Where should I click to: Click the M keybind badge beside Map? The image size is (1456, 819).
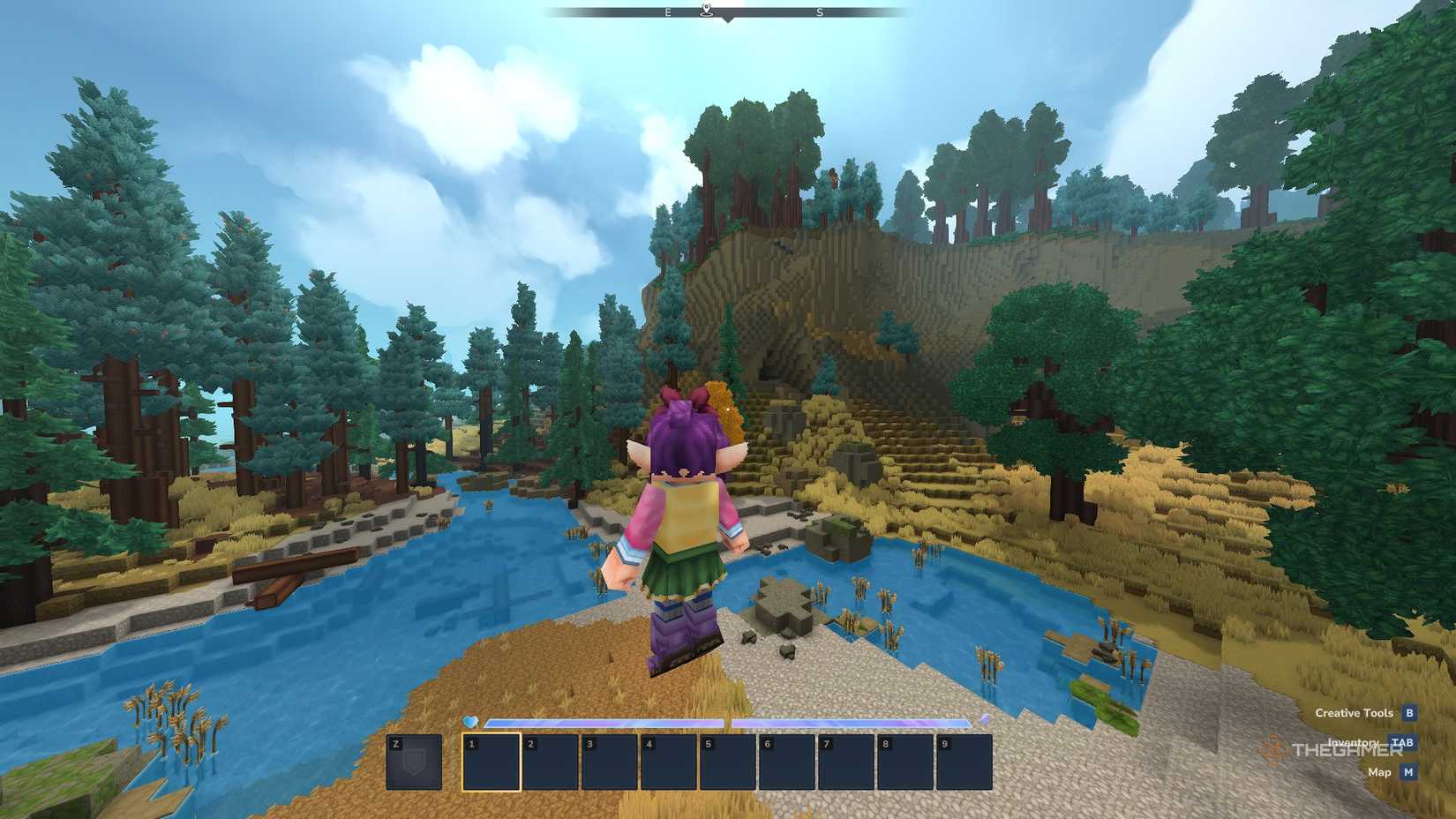point(1408,772)
